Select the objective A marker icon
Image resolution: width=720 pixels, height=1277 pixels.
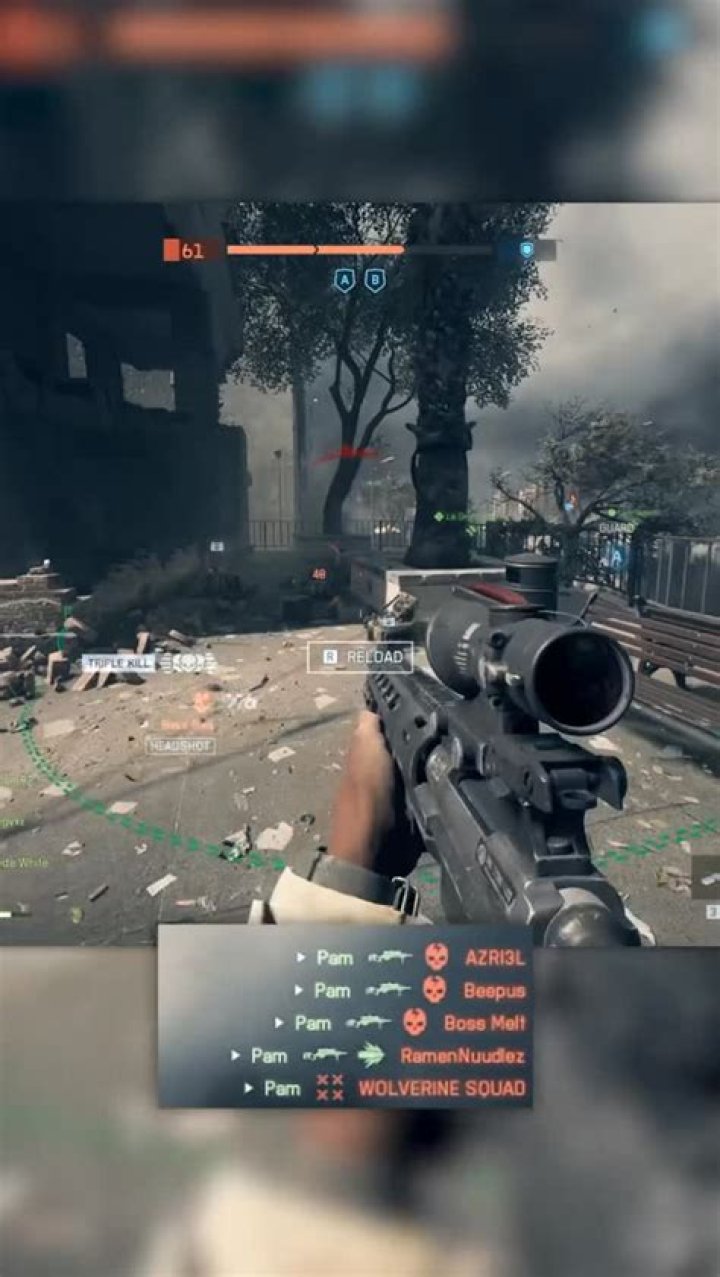click(344, 281)
